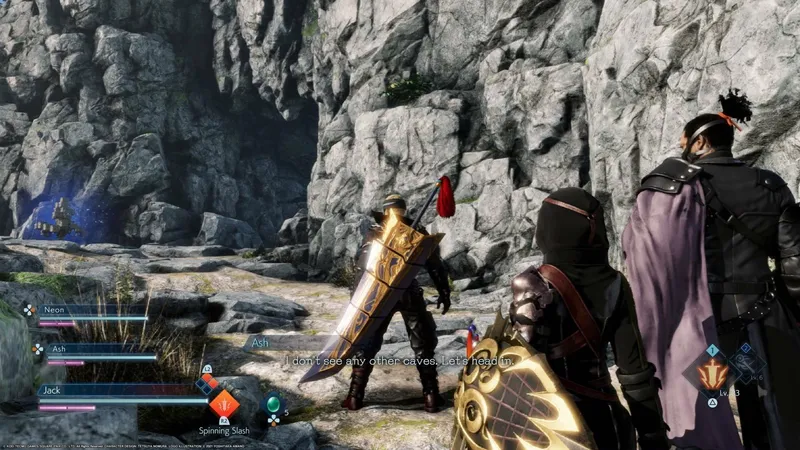Activate the Spinning Slash ability icon
This screenshot has width=800, height=450.
pos(223,405)
